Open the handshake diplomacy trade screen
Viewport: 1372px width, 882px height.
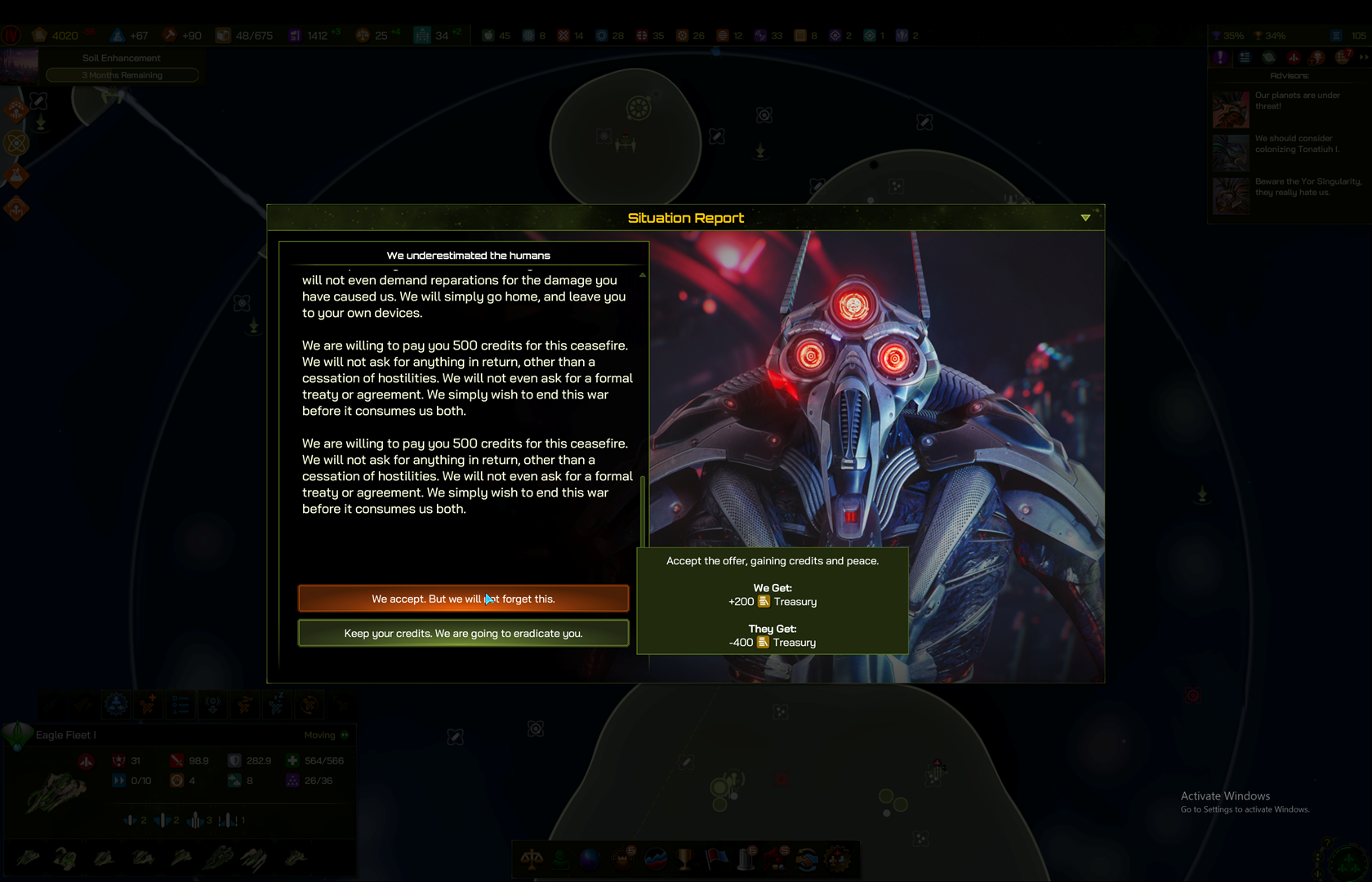pyautogui.click(x=807, y=858)
